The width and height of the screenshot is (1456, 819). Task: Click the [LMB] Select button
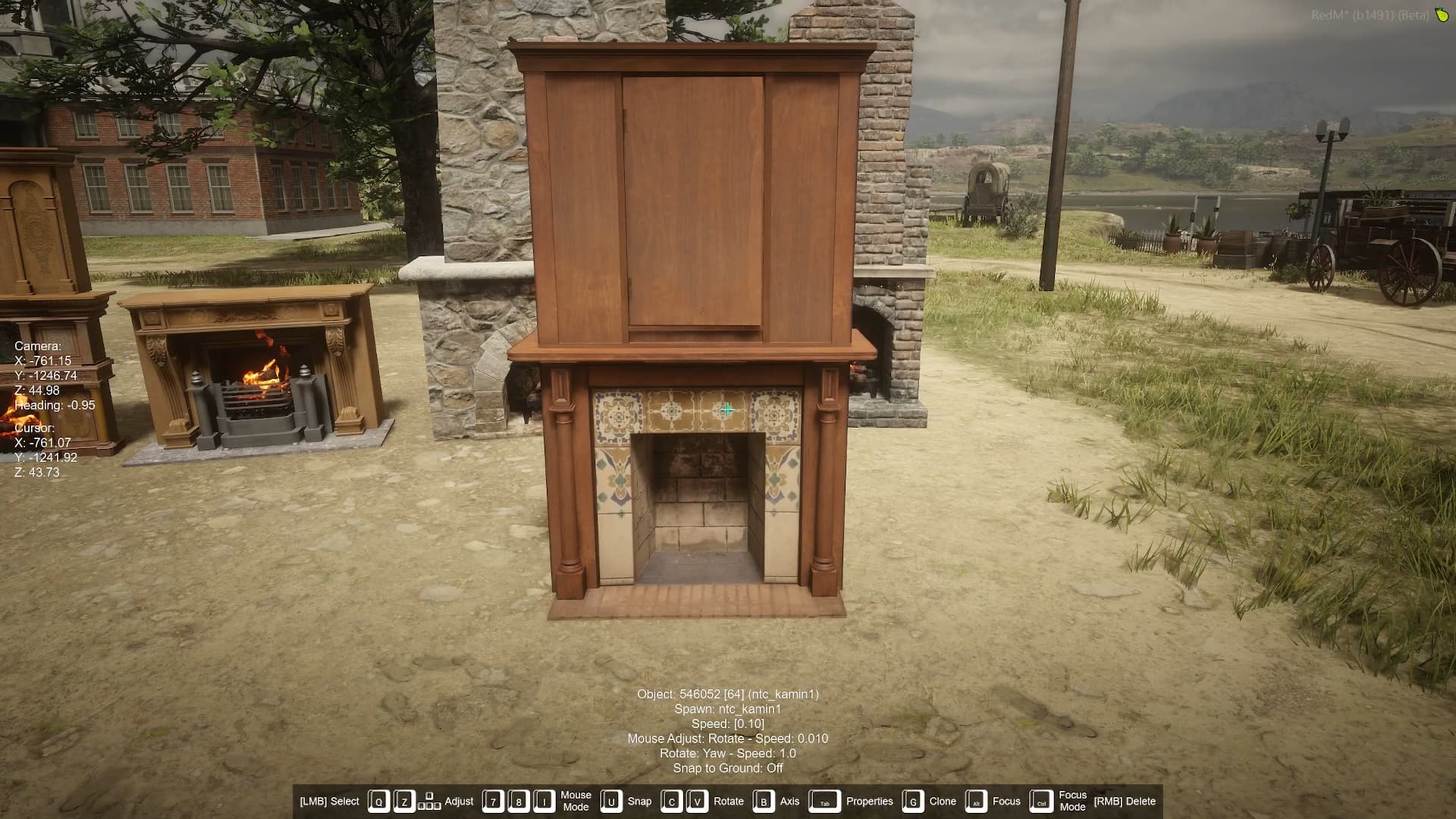(x=329, y=800)
